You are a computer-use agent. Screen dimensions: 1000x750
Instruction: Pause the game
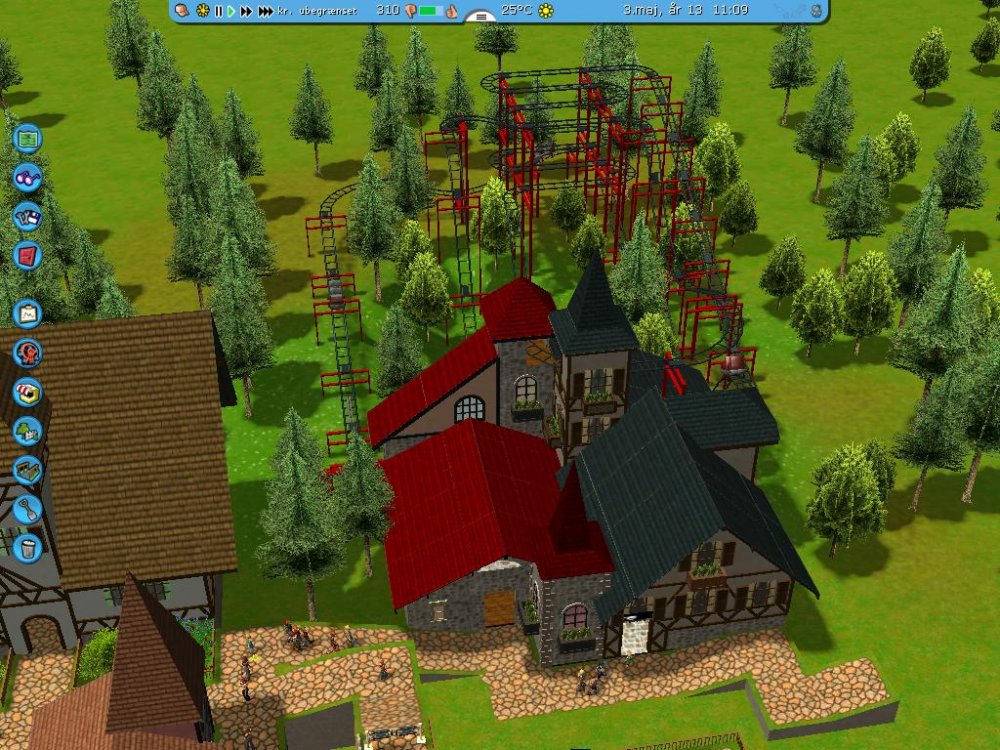pyautogui.click(x=218, y=11)
